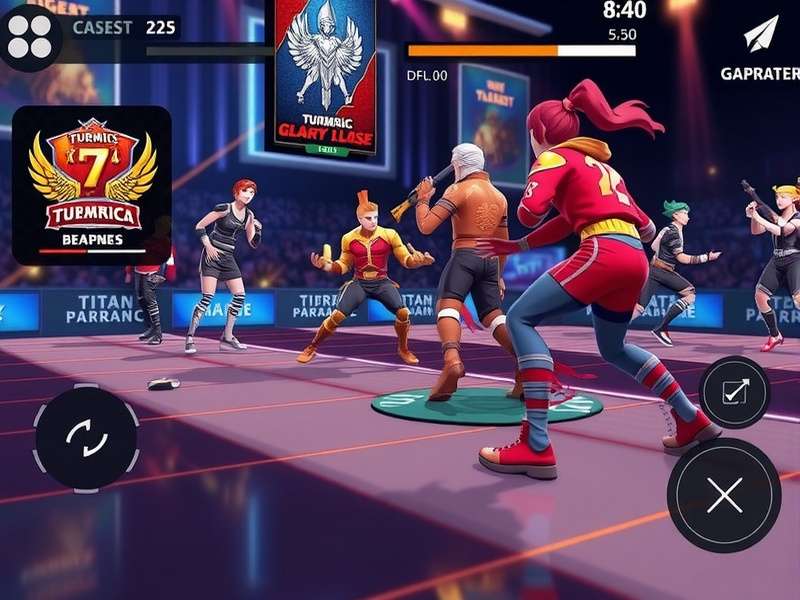Image resolution: width=800 pixels, height=600 pixels.
Task: Tap the large X action button
Action: pos(724,495)
